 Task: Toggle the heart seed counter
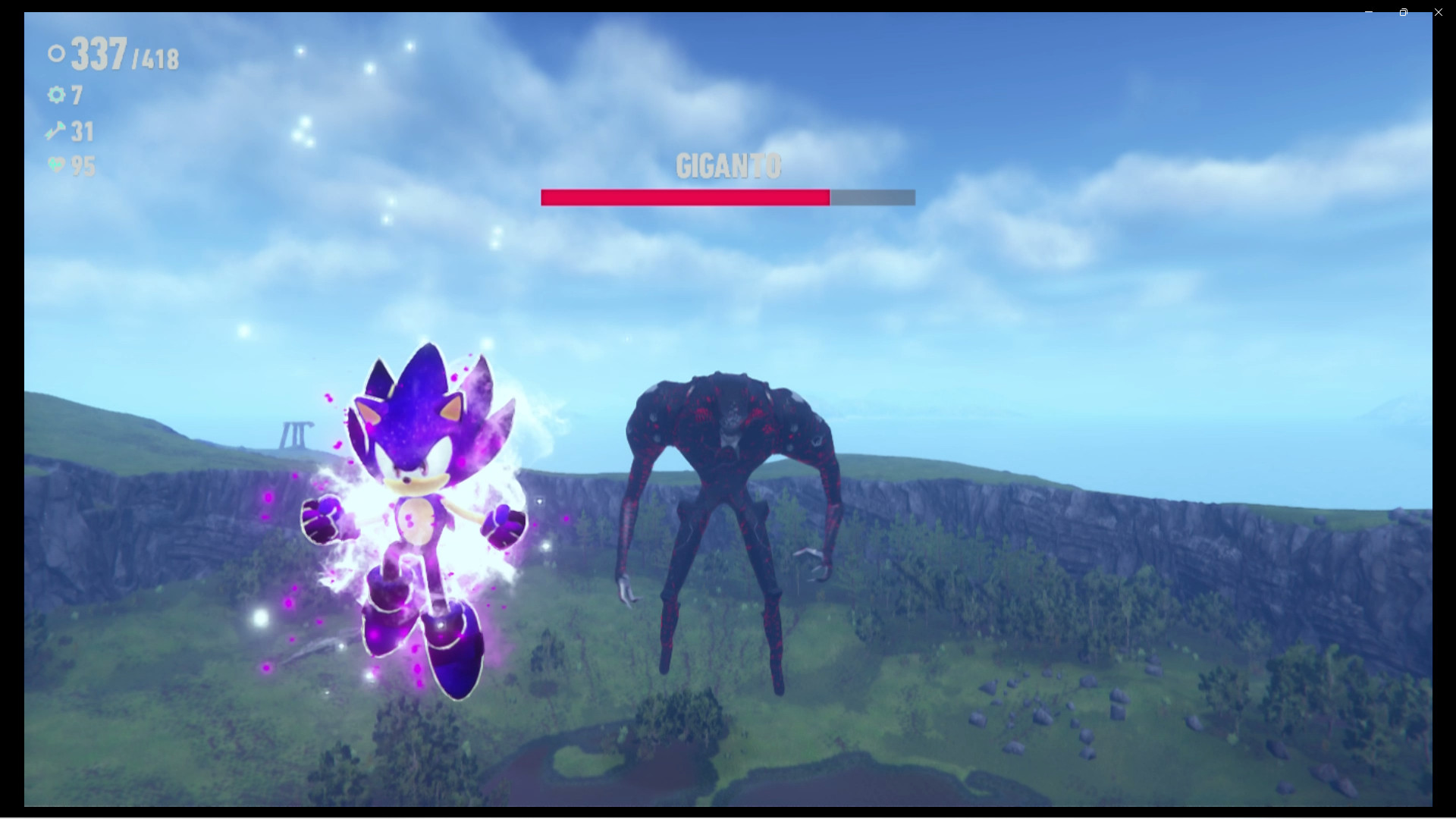[x=83, y=166]
